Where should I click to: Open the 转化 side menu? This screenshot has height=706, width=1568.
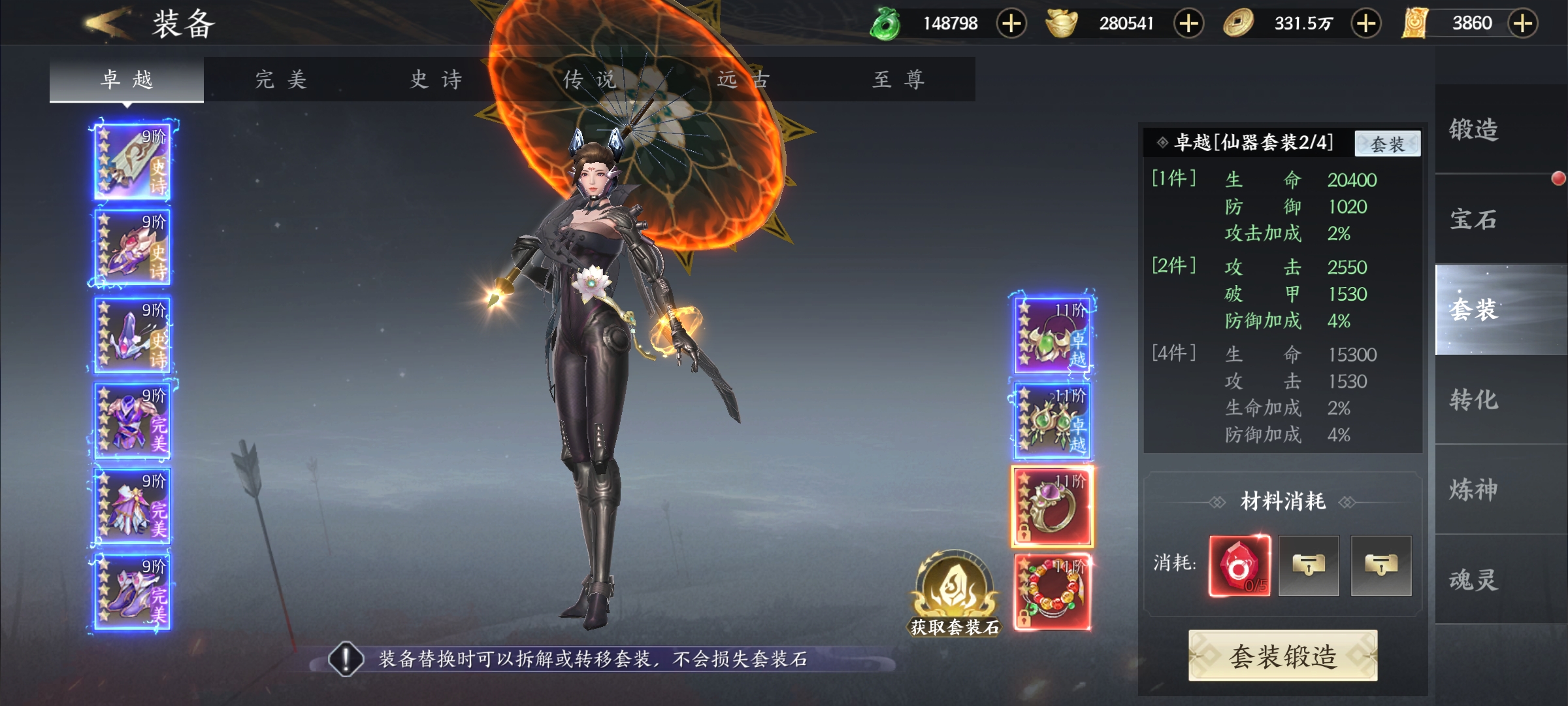(1474, 399)
